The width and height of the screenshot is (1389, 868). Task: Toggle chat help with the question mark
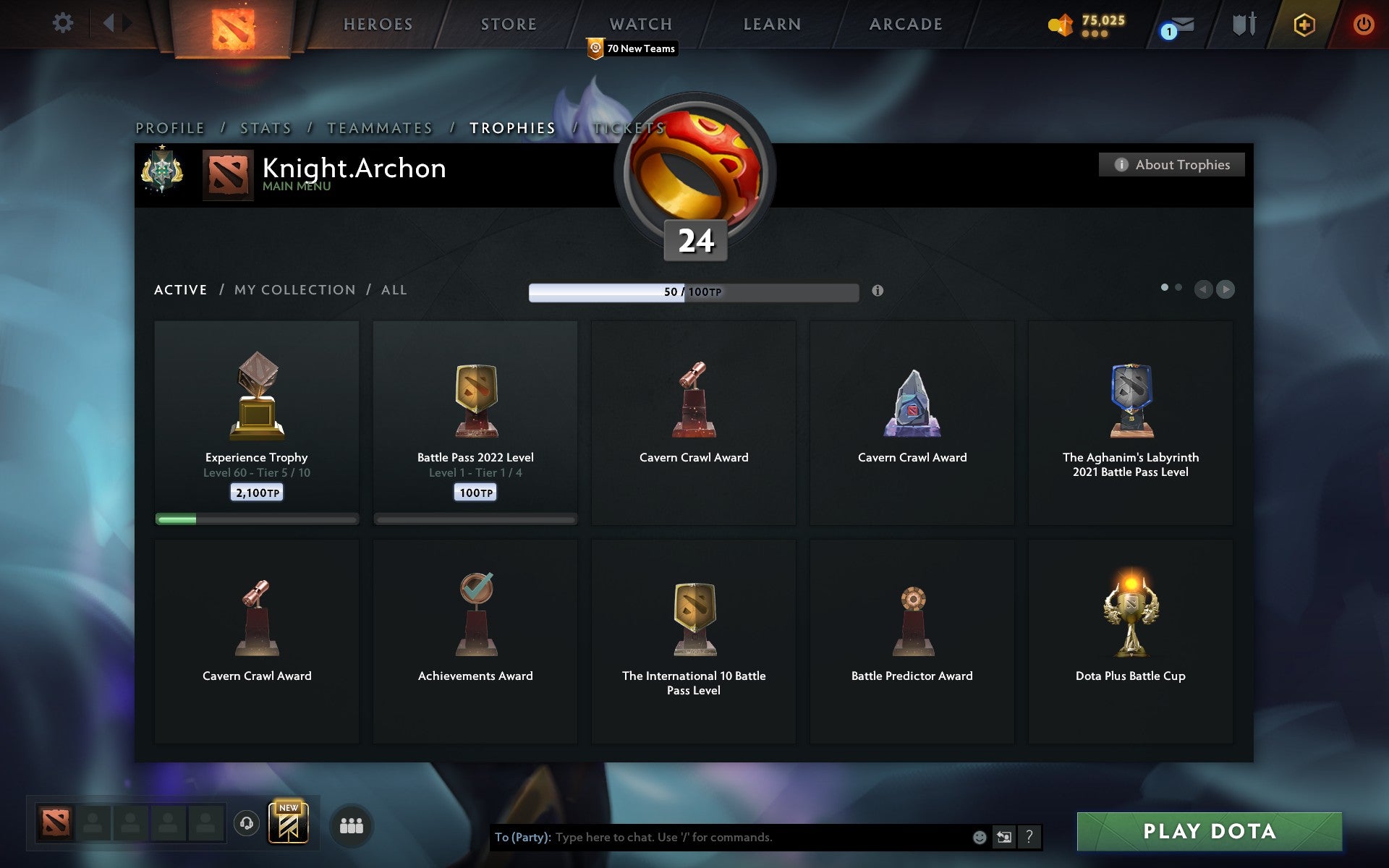1029,838
